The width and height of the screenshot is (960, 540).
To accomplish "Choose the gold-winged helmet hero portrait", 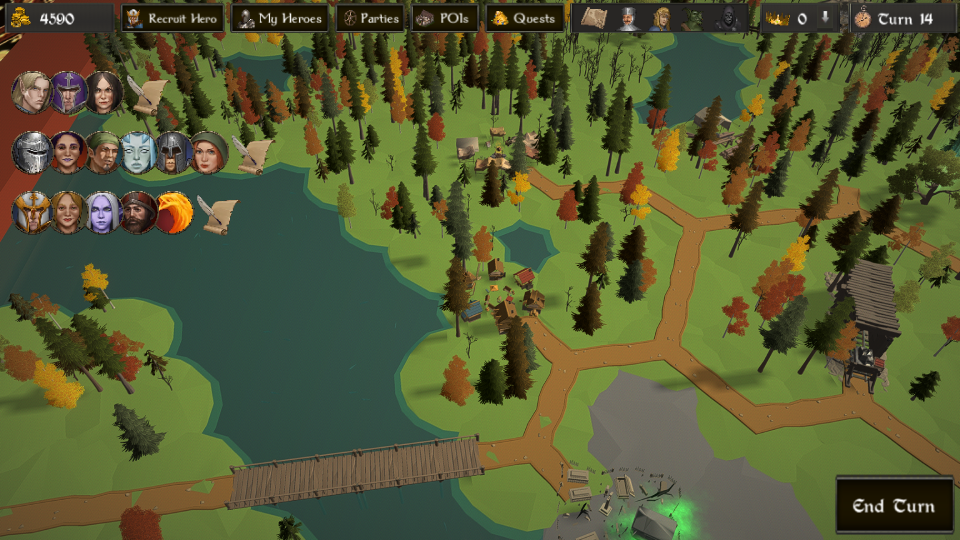I will click(x=31, y=212).
